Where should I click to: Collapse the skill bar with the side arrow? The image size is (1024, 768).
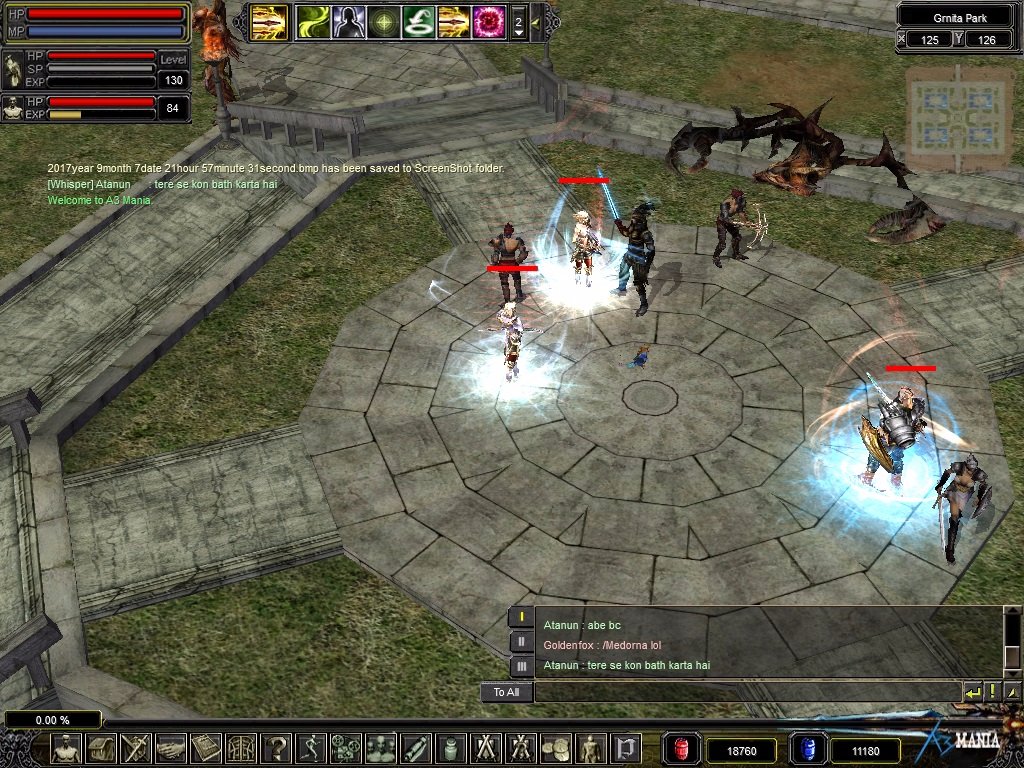tap(537, 21)
